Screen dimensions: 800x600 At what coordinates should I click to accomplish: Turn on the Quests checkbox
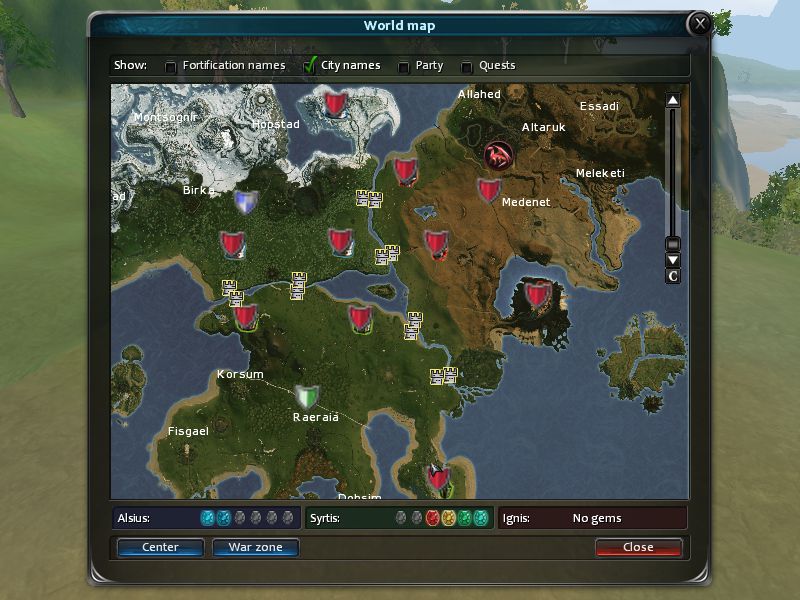pyautogui.click(x=466, y=67)
